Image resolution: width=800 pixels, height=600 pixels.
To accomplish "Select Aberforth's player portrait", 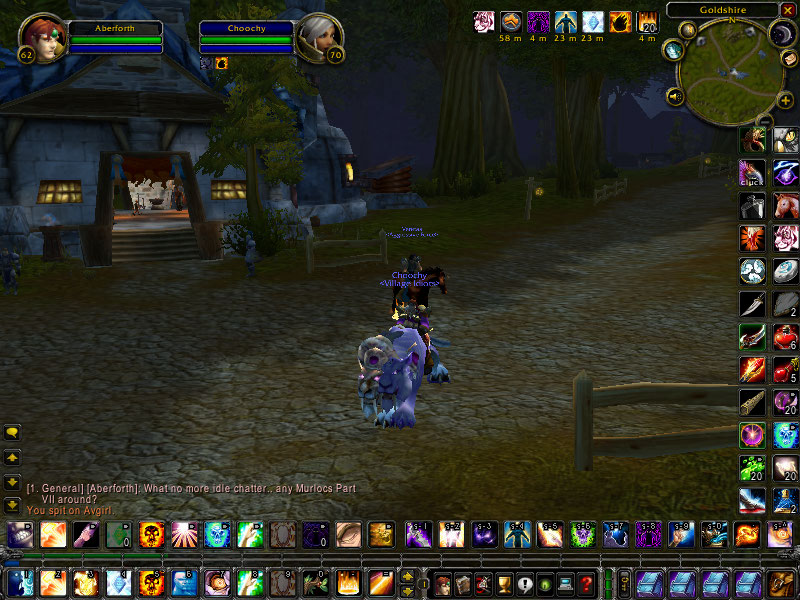I will tap(41, 37).
